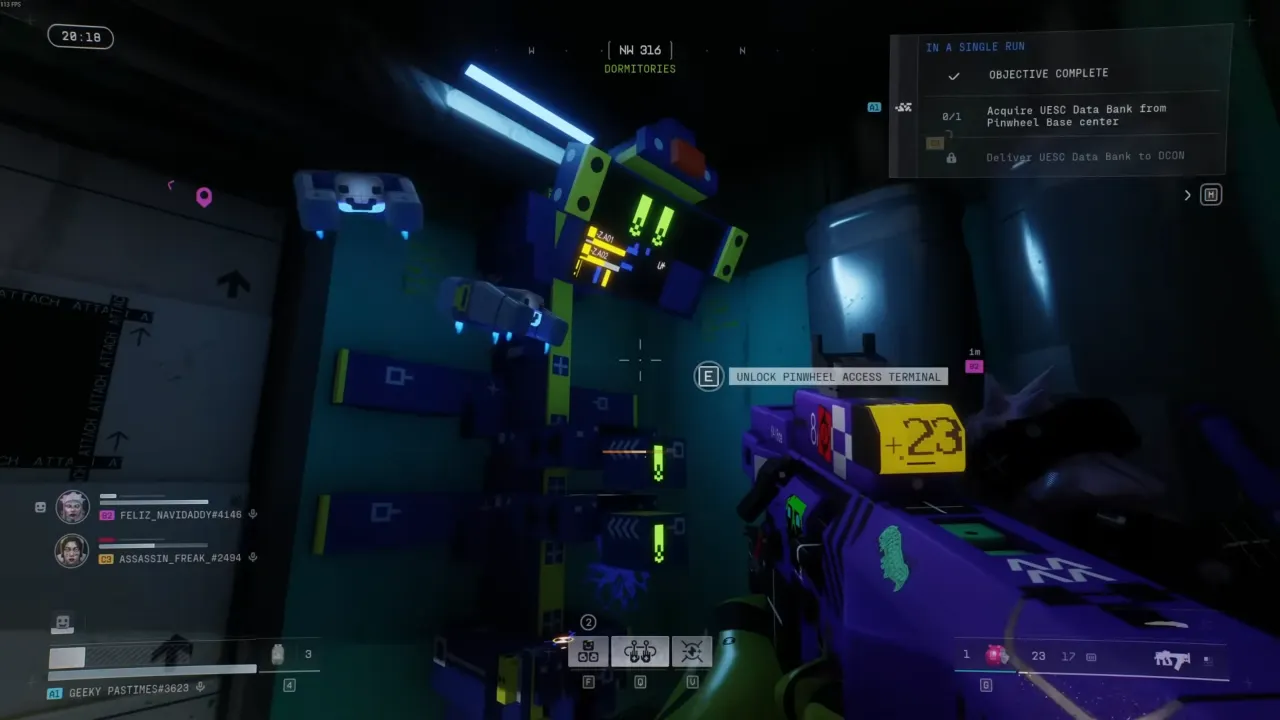Click the compass heading NW 316
The image size is (1280, 720).
click(640, 50)
